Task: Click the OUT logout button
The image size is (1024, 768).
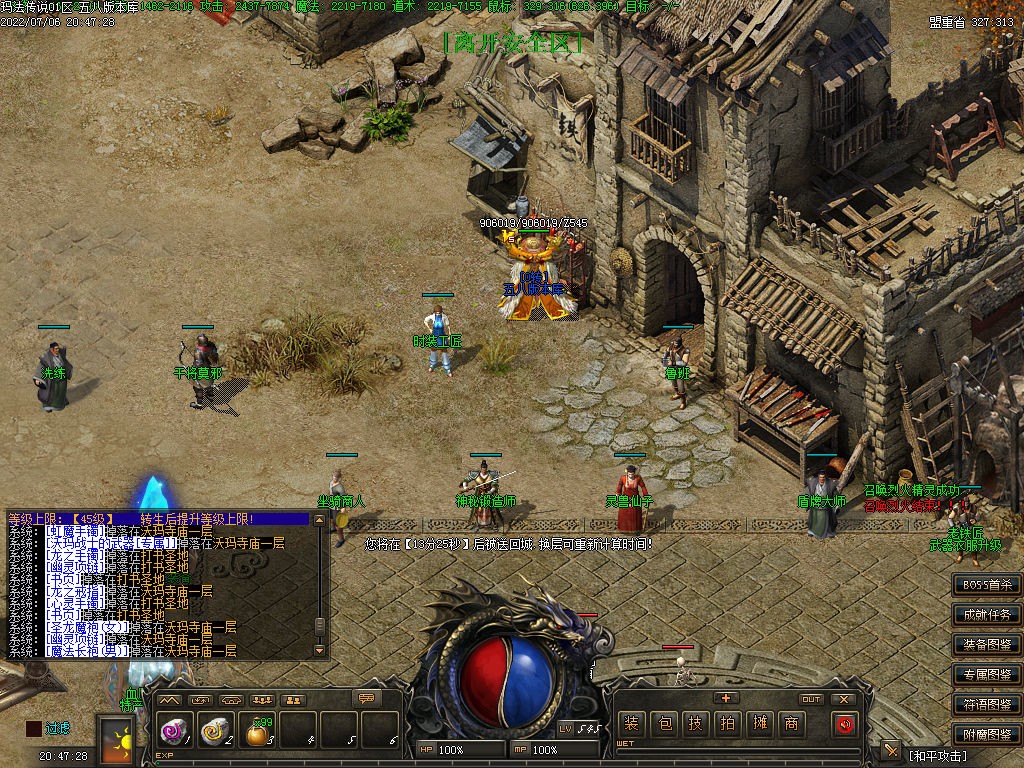Action: [811, 699]
